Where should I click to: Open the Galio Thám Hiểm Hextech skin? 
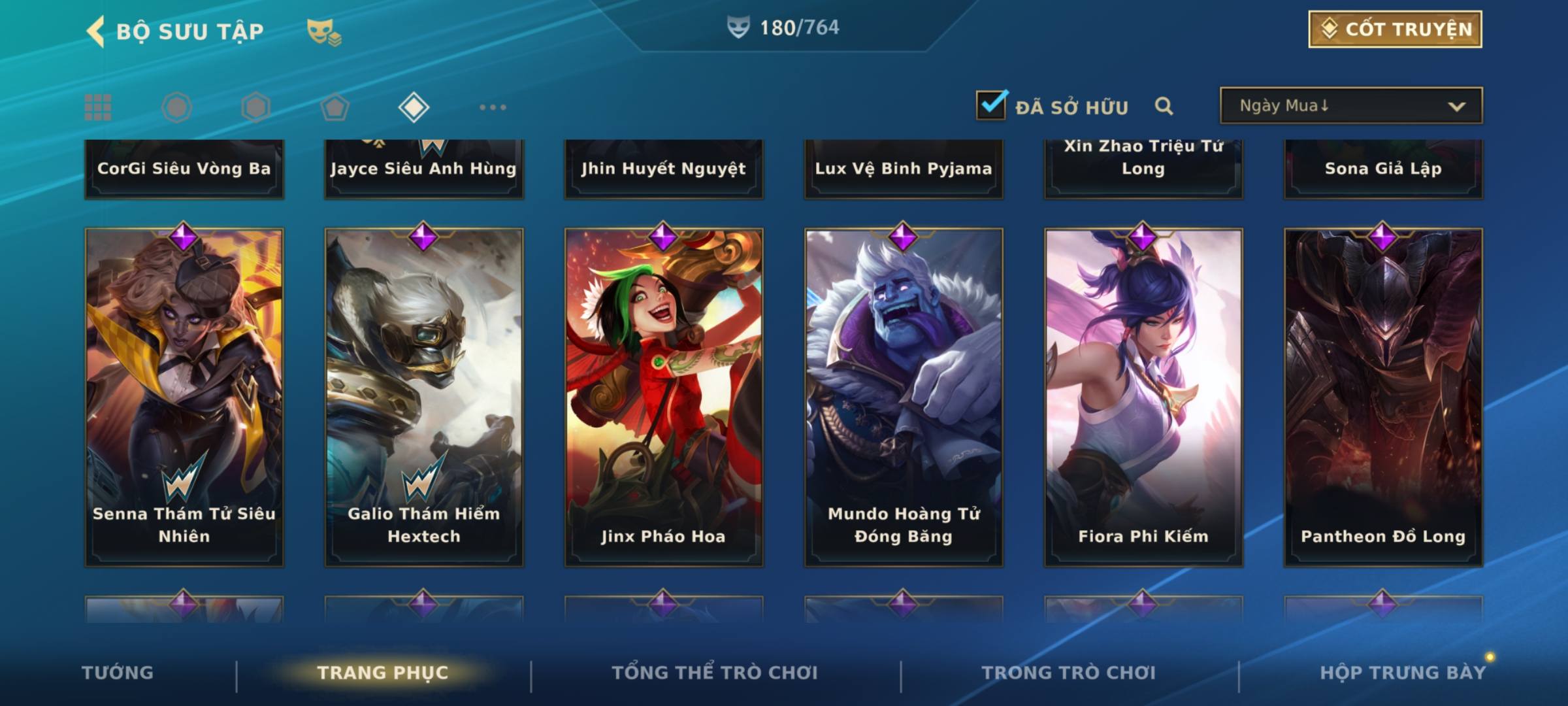tap(424, 396)
